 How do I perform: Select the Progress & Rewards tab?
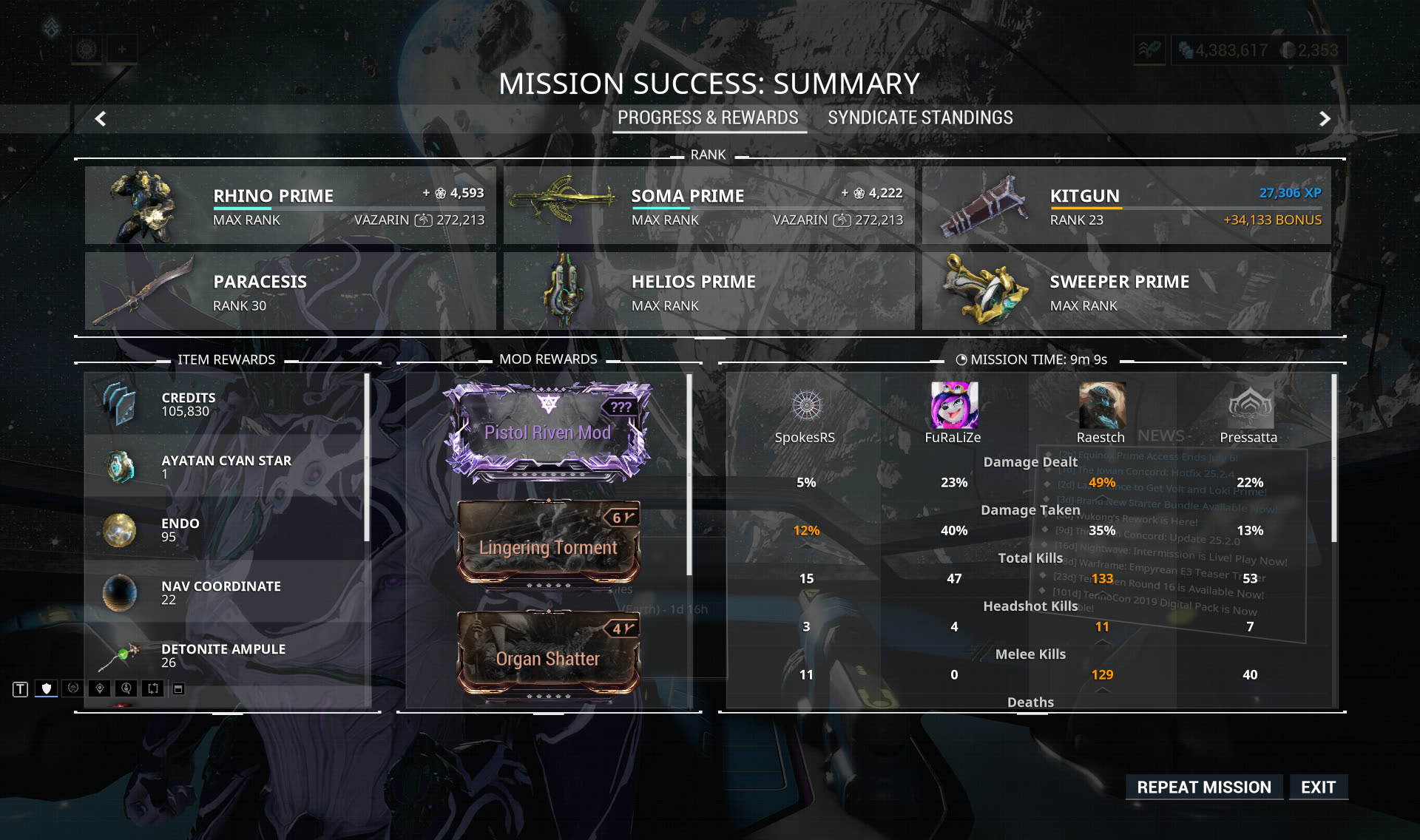[708, 118]
